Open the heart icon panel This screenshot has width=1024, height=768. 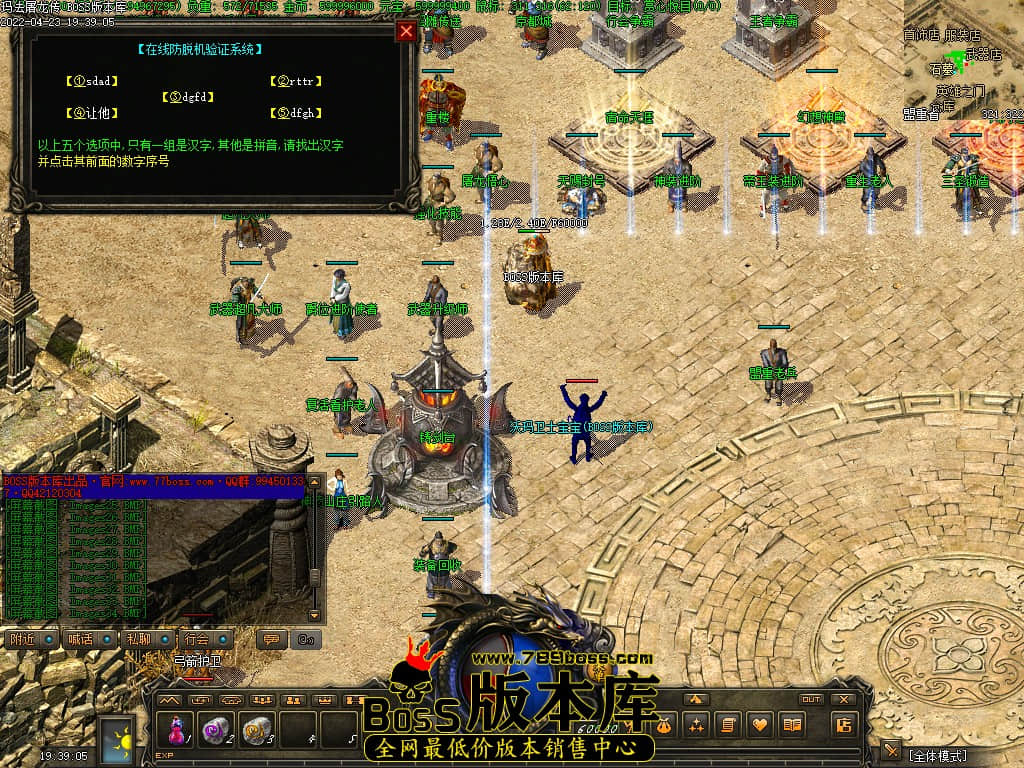pos(761,725)
